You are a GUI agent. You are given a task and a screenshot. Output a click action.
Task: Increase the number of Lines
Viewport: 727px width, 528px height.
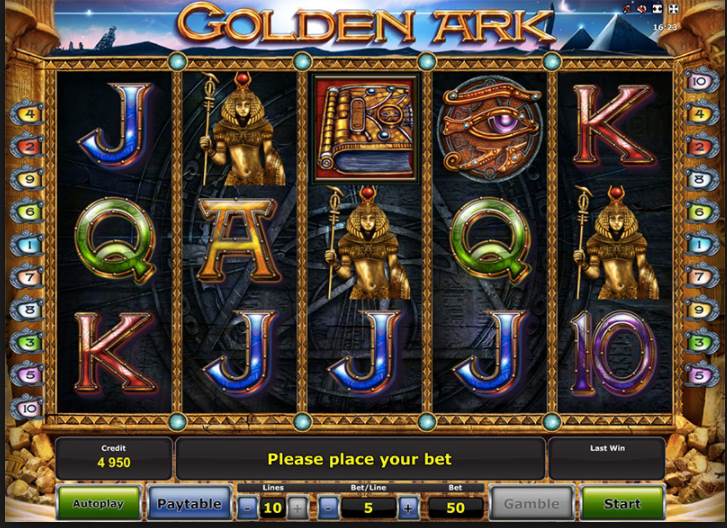[298, 507]
